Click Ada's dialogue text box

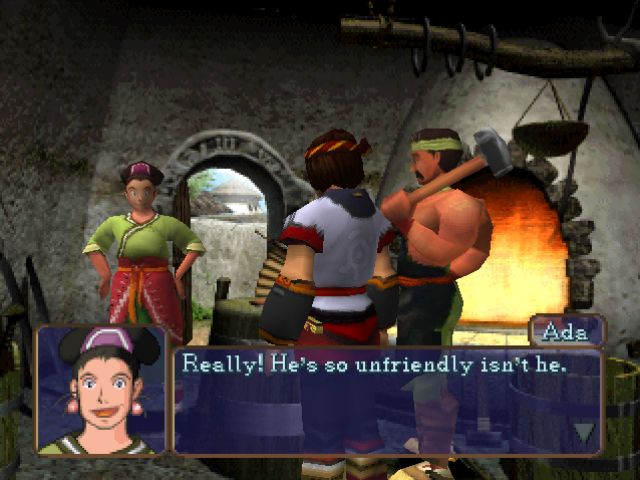coord(388,400)
